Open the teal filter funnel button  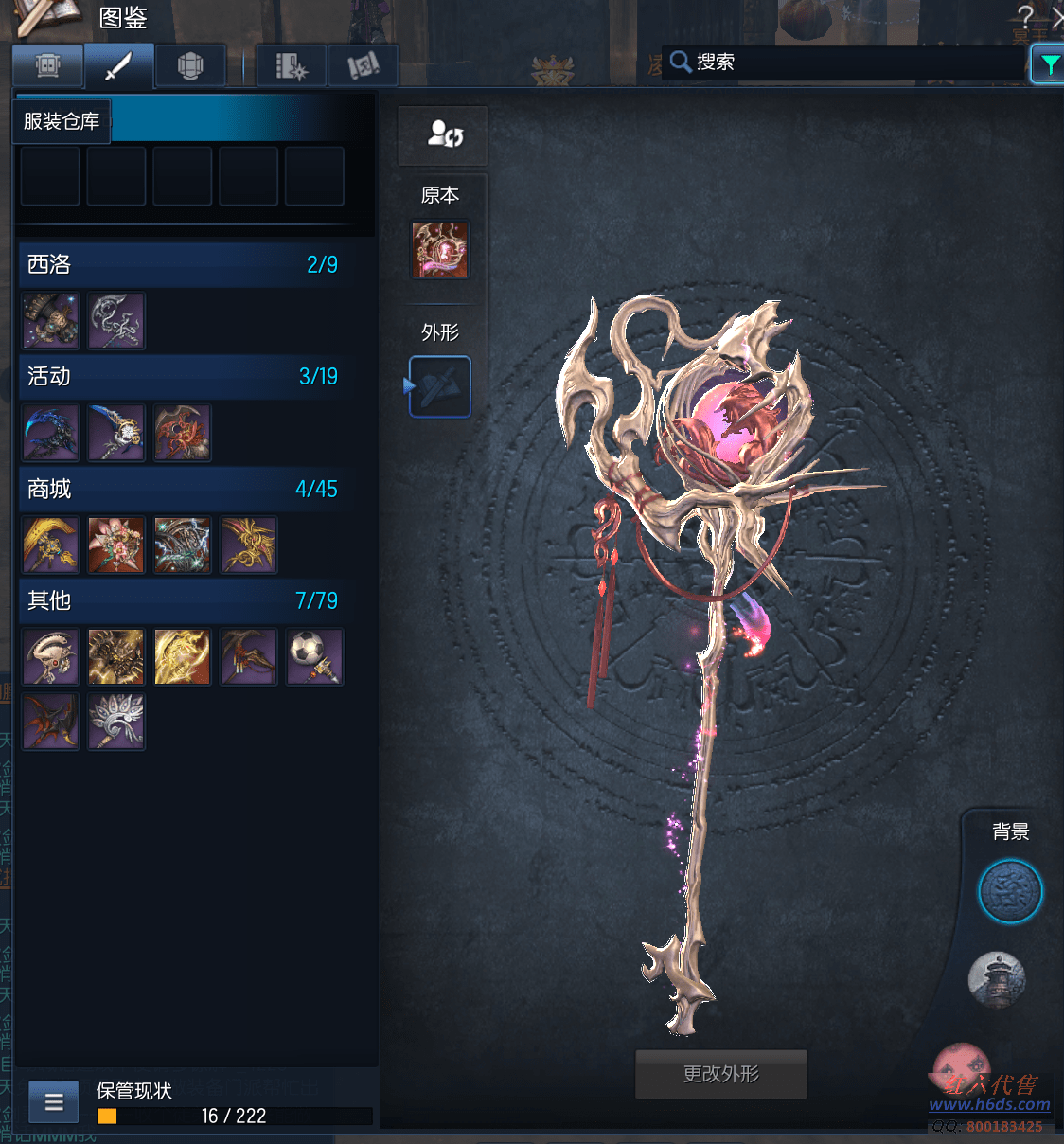click(x=1049, y=64)
